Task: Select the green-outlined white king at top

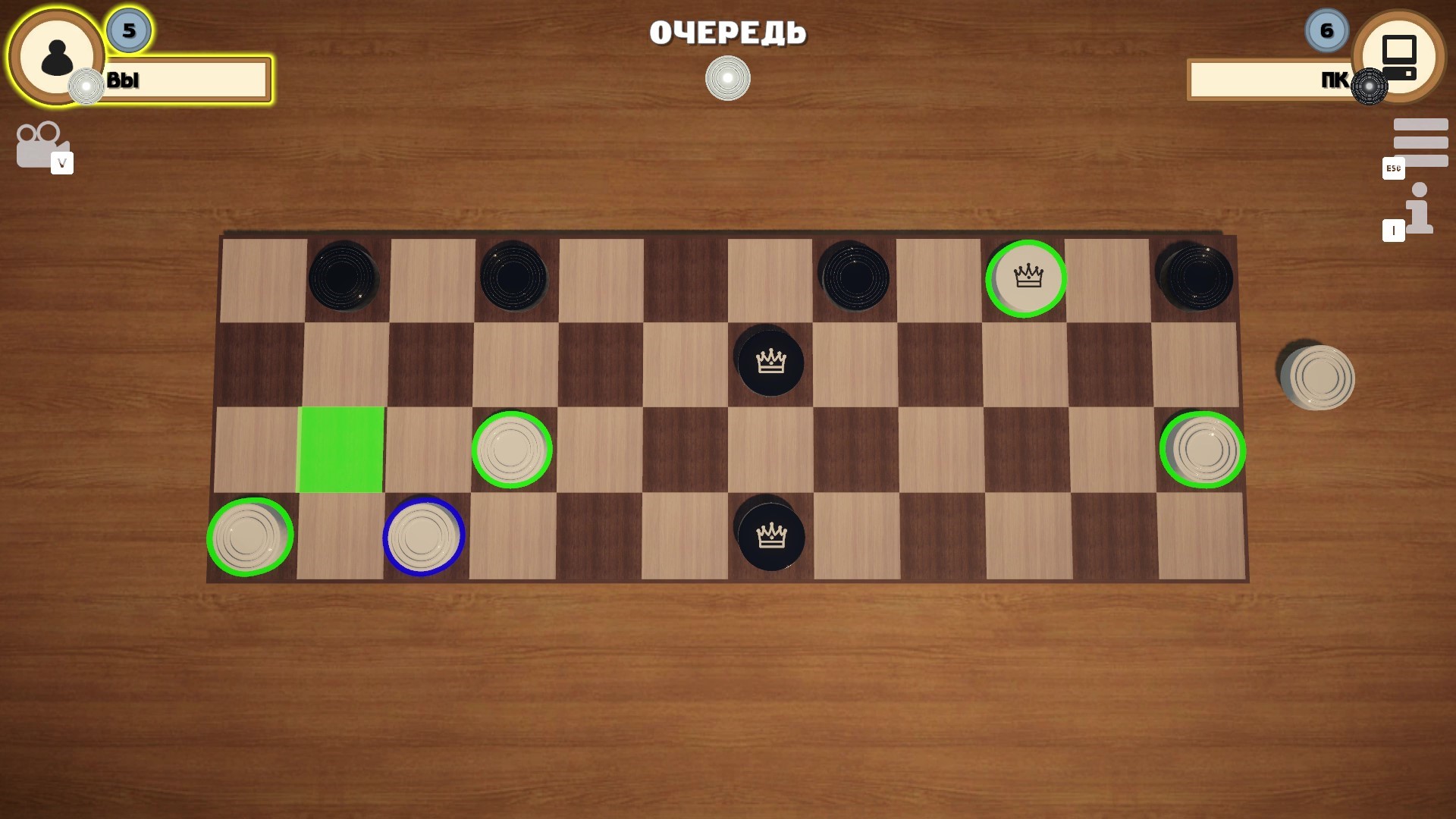Action: coord(1025,278)
